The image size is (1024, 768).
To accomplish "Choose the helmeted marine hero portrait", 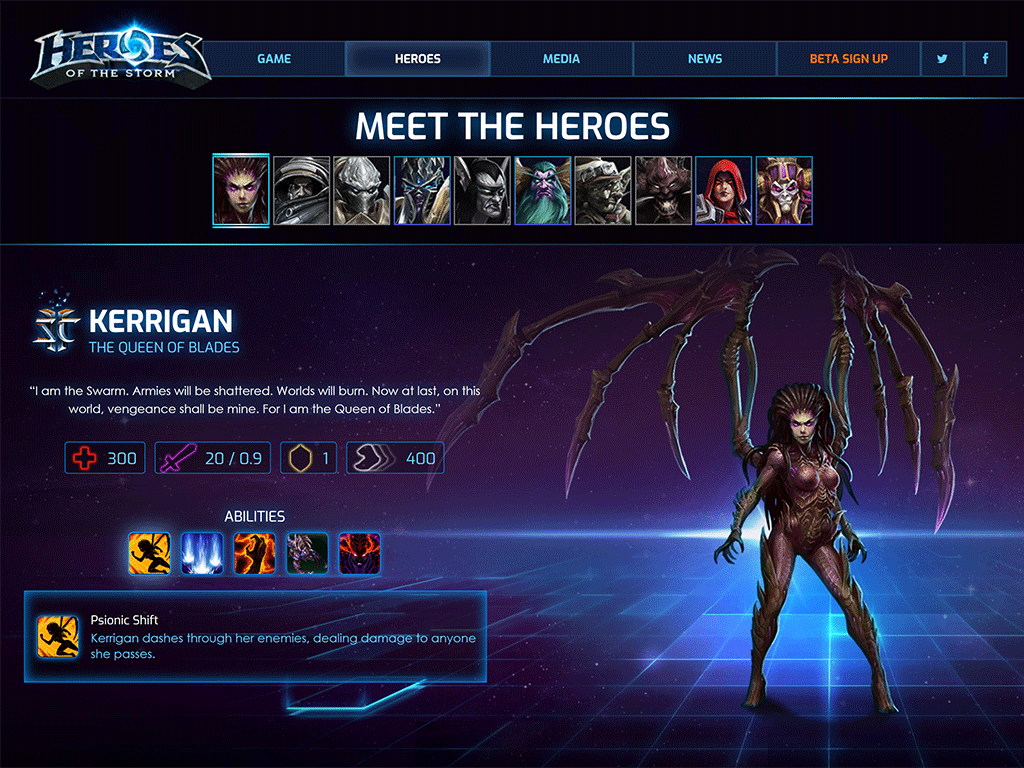I will tap(302, 190).
